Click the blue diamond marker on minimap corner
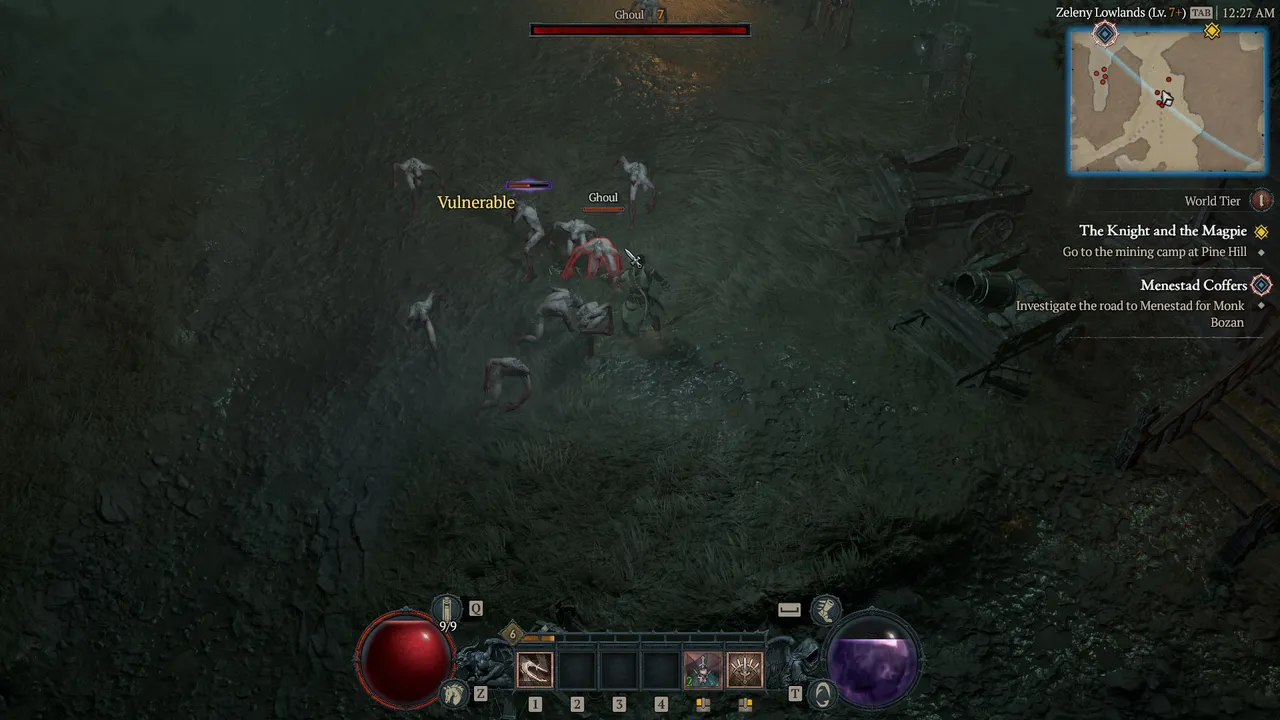 (x=1105, y=34)
